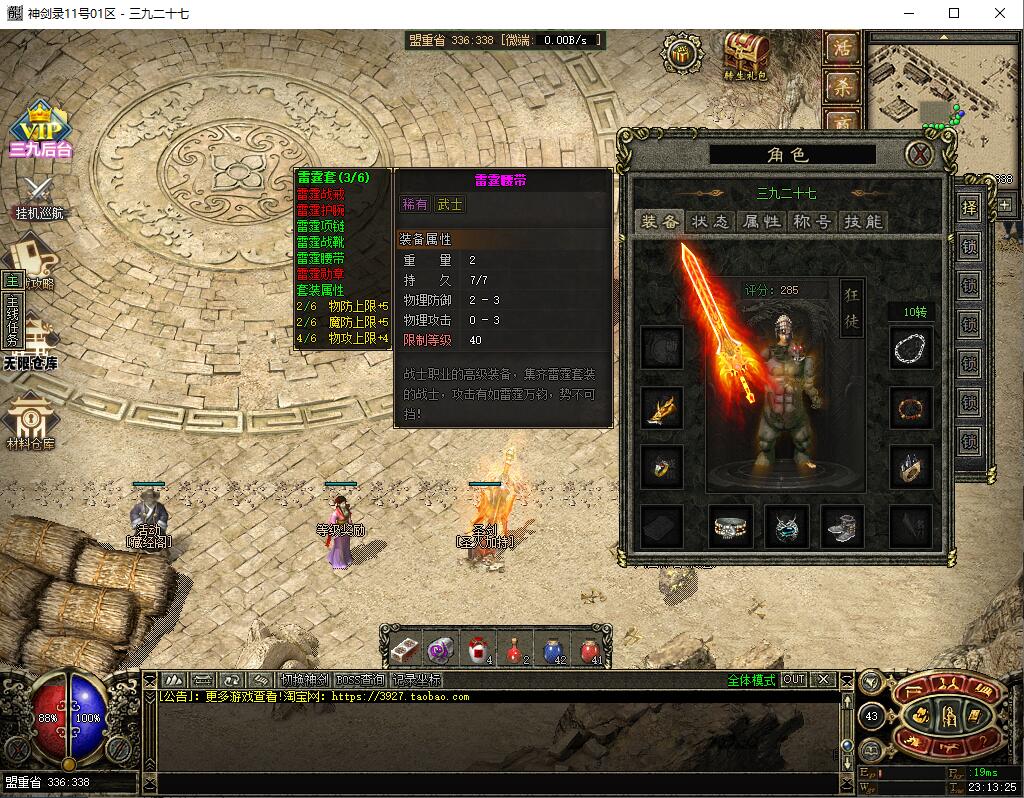
Task: Switch to the 状态 tab
Action: pos(710,222)
